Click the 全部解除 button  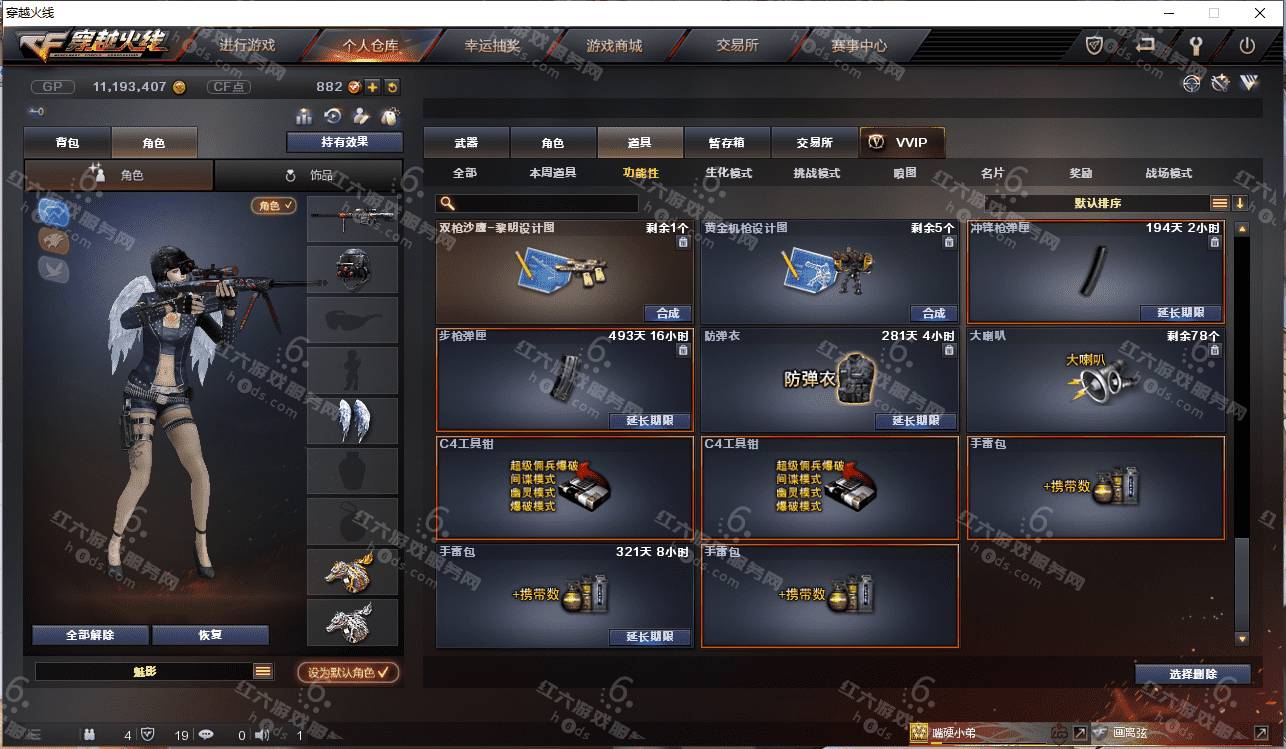tap(90, 635)
